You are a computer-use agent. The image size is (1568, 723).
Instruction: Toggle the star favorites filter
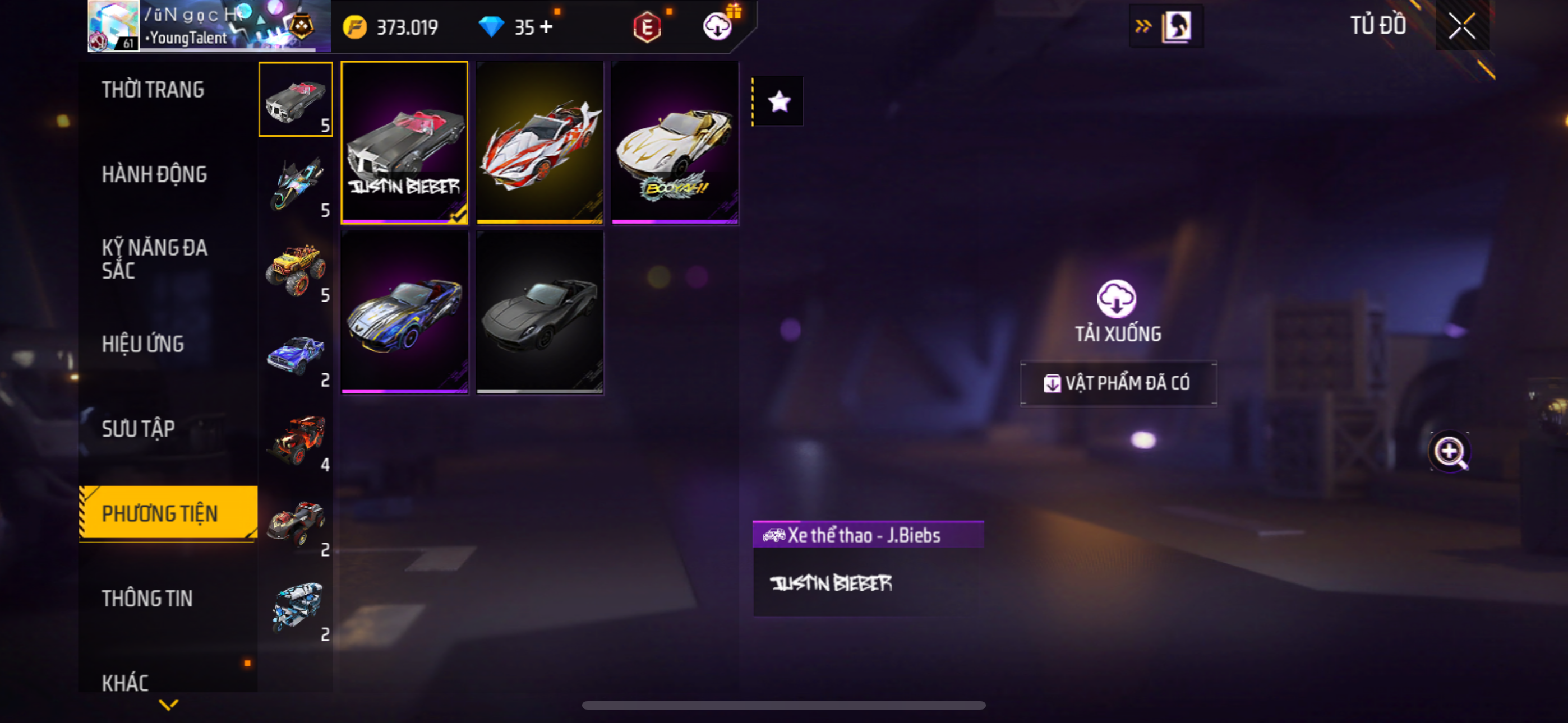coord(778,101)
